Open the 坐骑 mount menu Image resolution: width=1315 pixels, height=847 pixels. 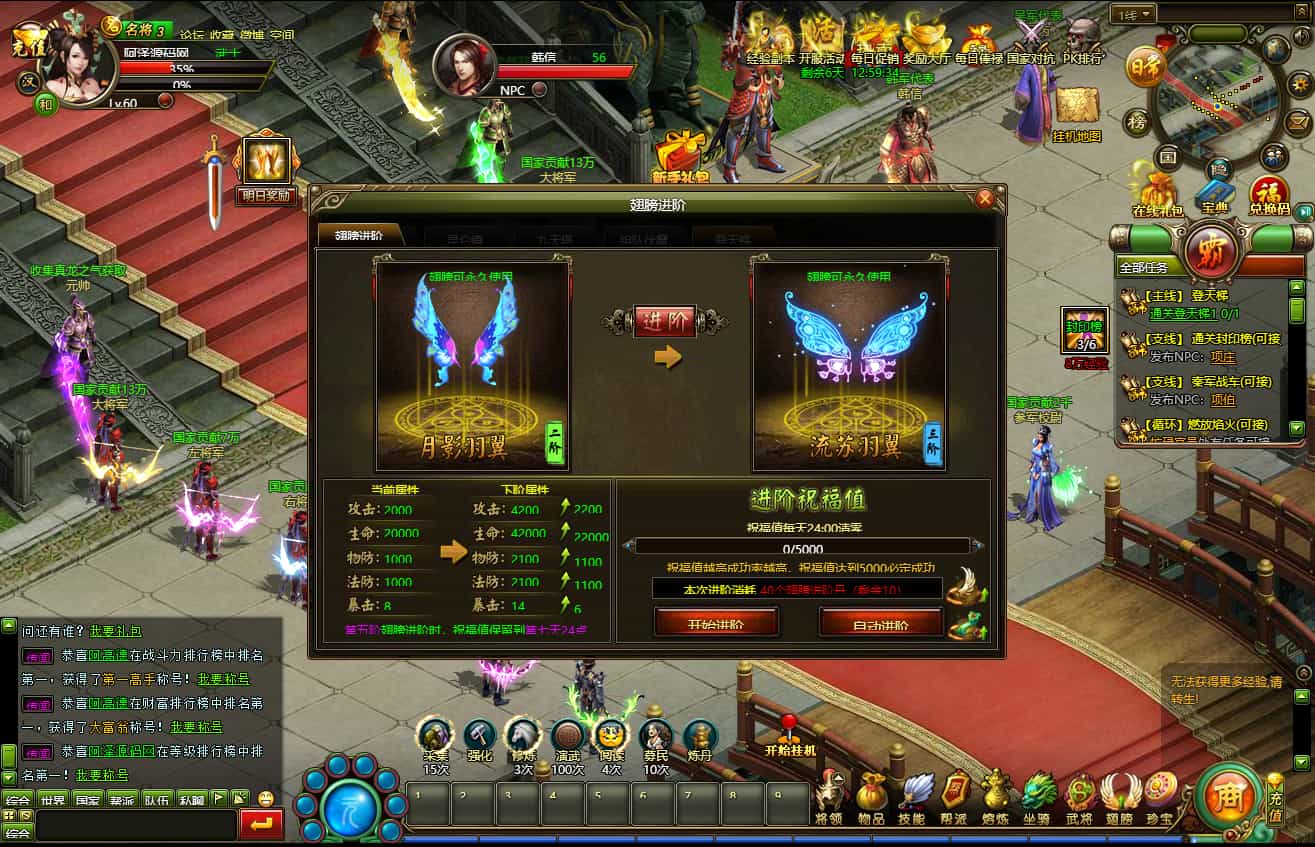[x=1038, y=797]
